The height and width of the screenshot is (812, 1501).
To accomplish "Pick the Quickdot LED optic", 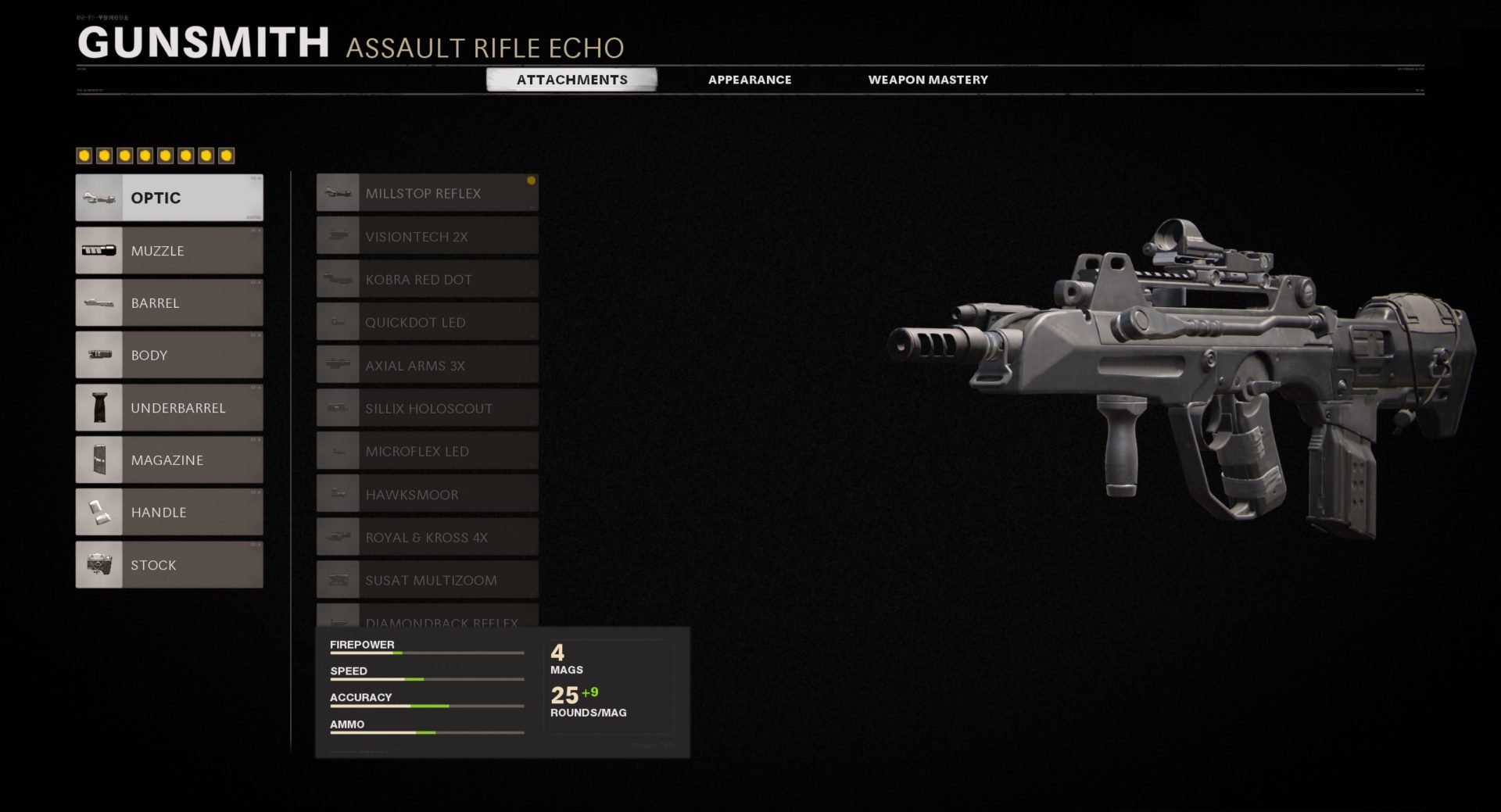I will (x=428, y=322).
